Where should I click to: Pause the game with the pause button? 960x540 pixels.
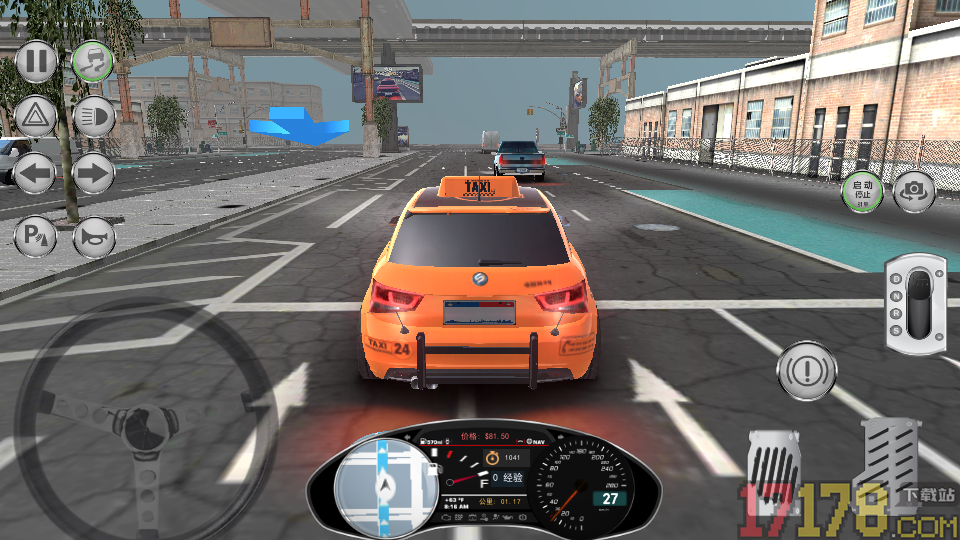point(36,62)
